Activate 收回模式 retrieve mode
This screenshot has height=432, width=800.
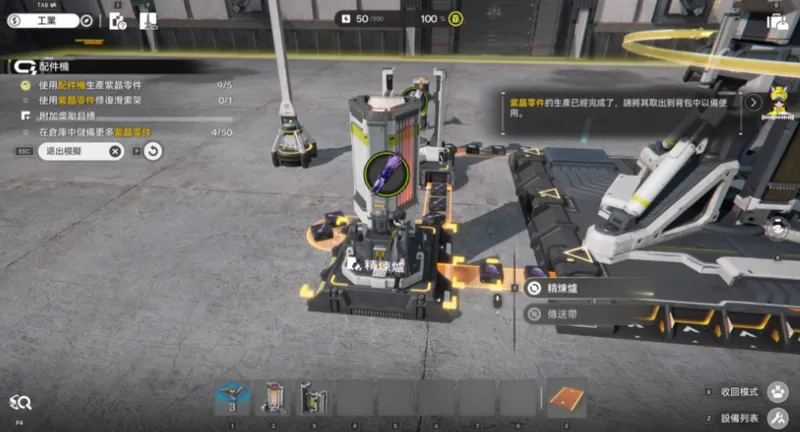pyautogui.click(x=776, y=391)
